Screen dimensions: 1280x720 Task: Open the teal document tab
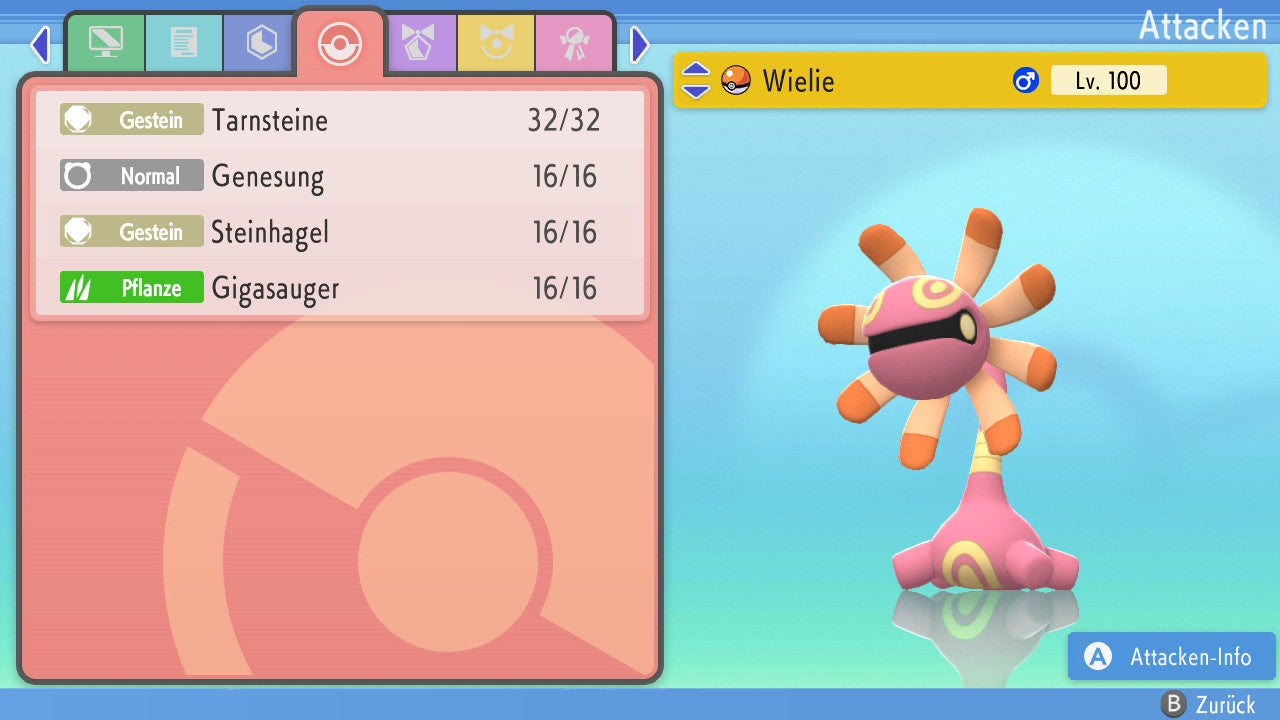(x=183, y=43)
